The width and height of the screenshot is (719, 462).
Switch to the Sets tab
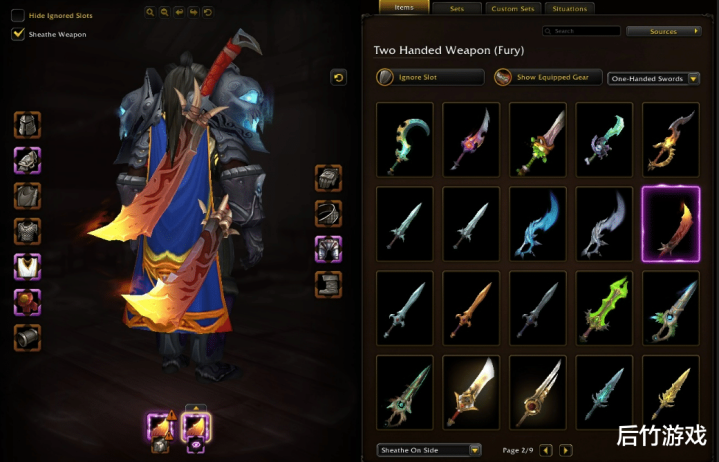point(456,8)
